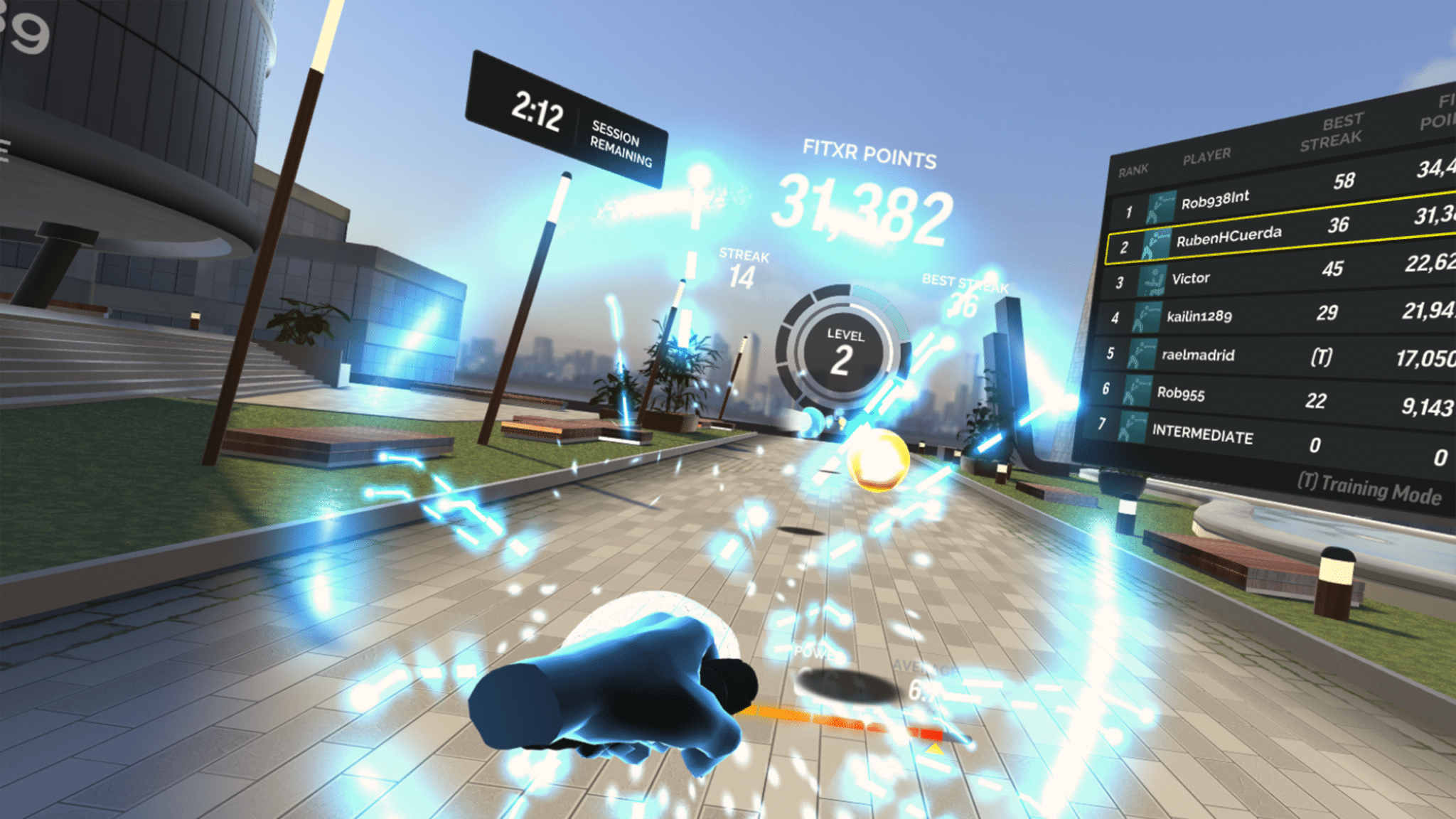
Task: Click the FITXR POINTS score display
Action: click(x=864, y=206)
